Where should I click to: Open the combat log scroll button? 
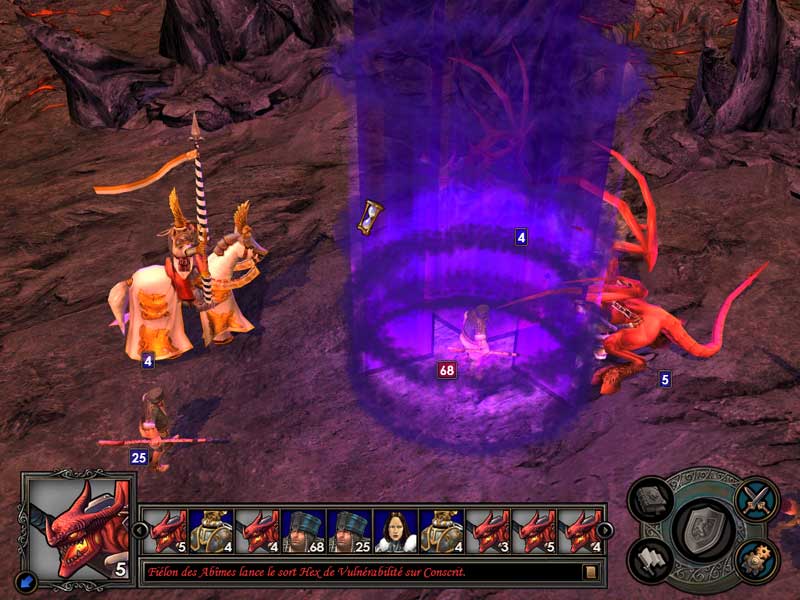coord(591,572)
